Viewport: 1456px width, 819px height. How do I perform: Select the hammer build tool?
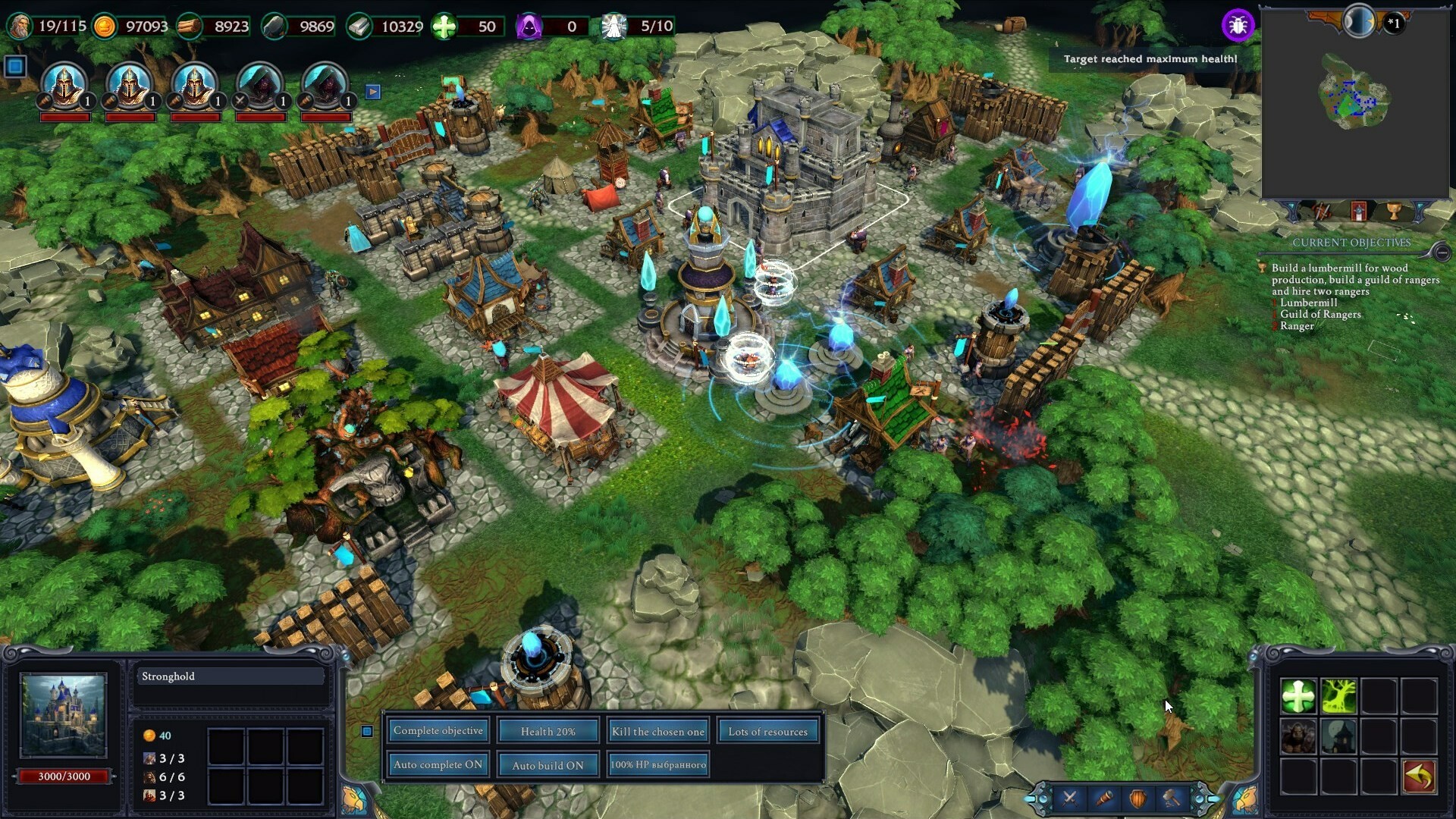[x=1172, y=798]
